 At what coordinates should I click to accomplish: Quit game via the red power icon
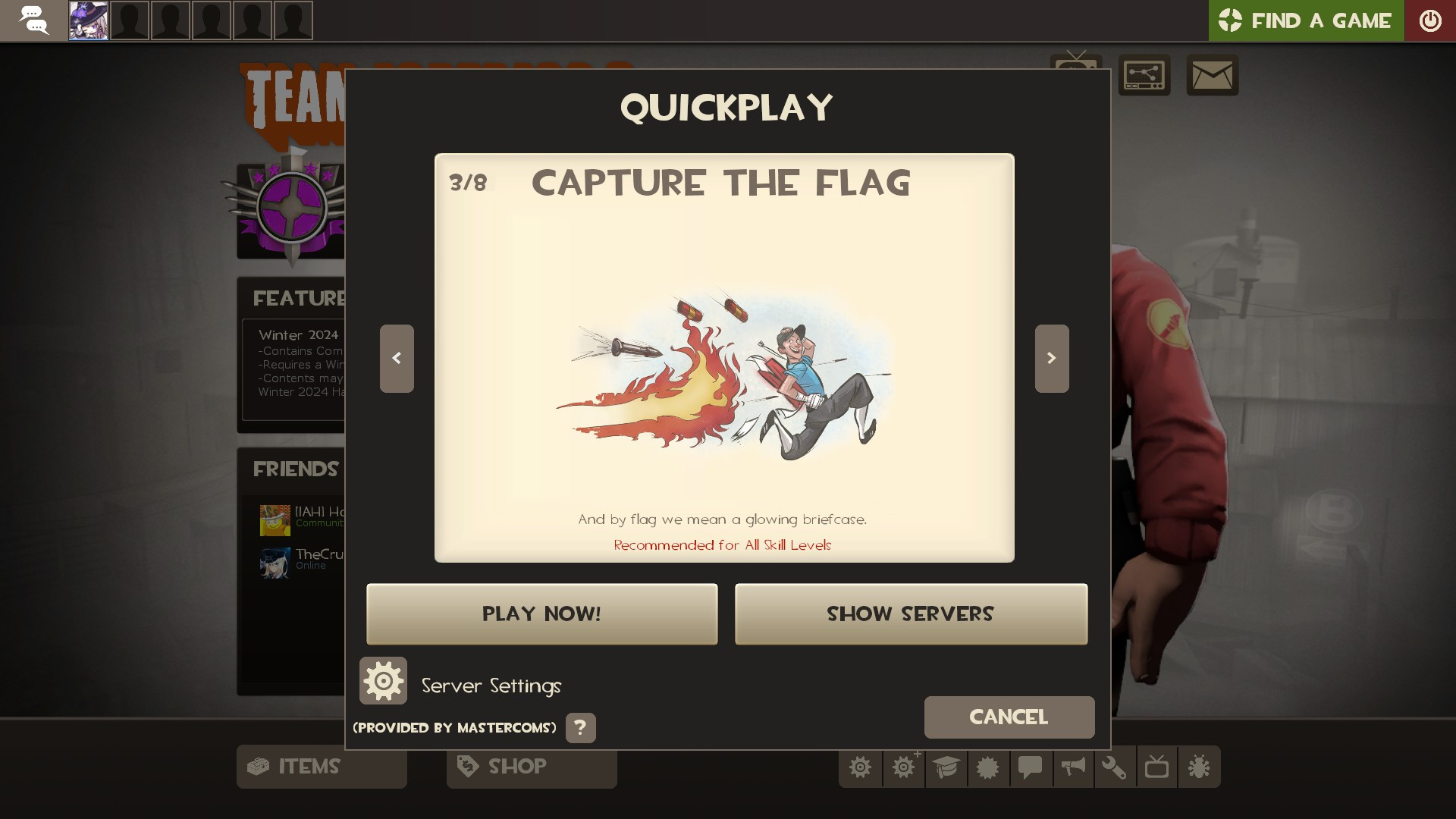pyautogui.click(x=1432, y=20)
